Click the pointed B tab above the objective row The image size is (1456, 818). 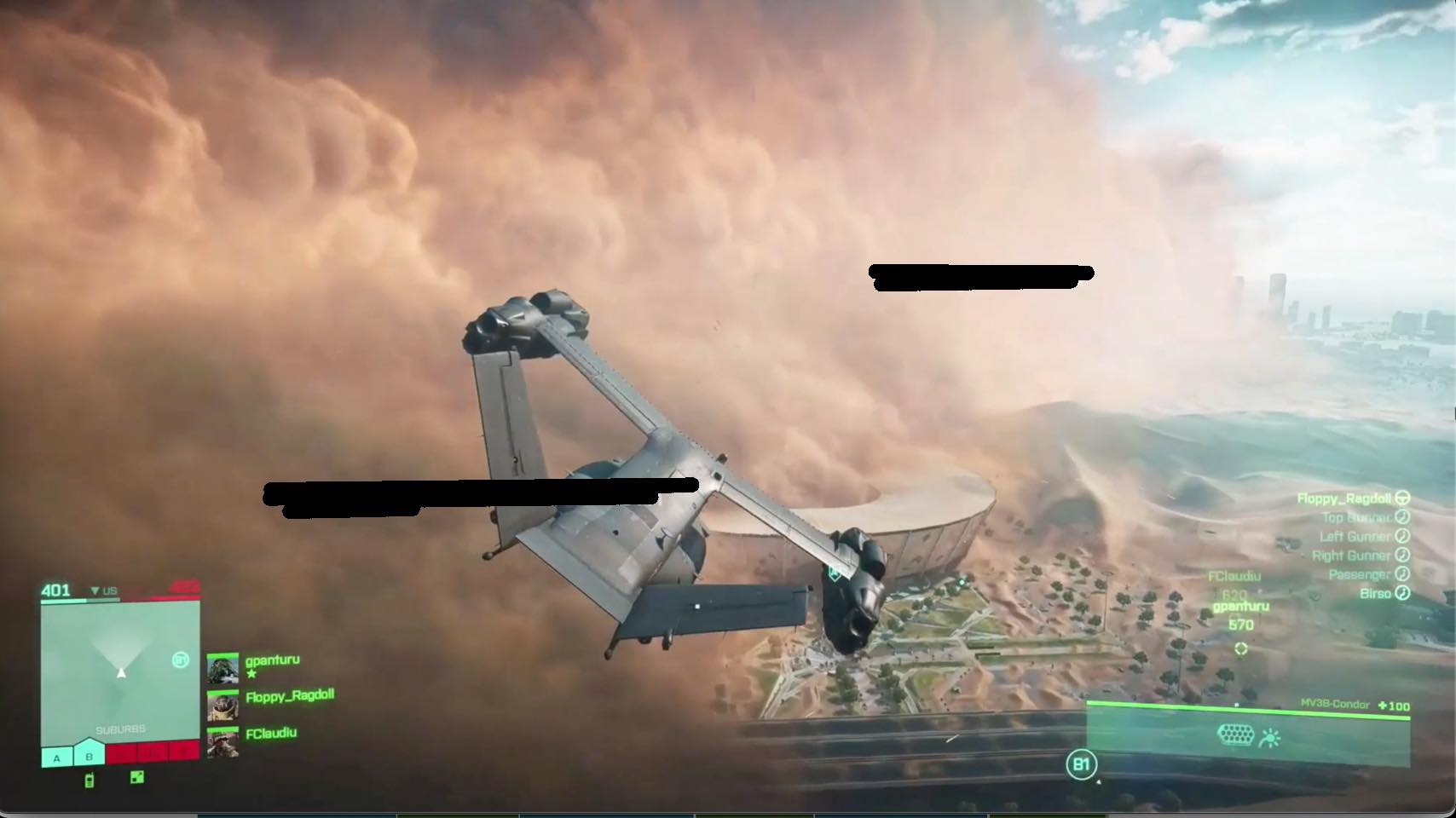point(89,756)
